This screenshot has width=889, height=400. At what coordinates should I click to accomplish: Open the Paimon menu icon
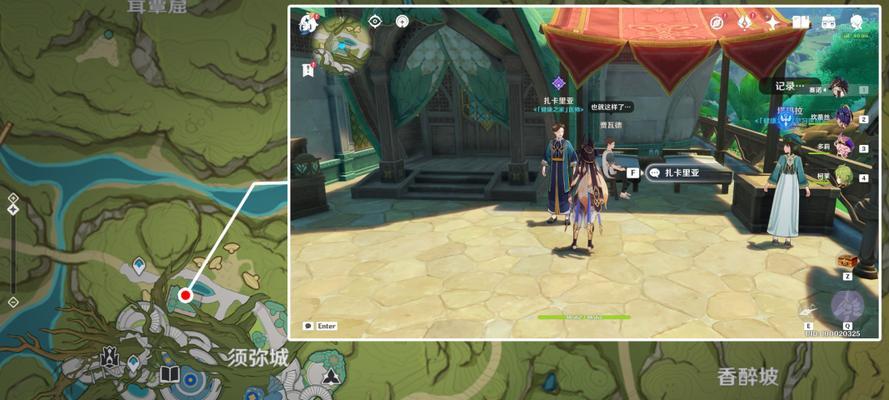coord(308,23)
